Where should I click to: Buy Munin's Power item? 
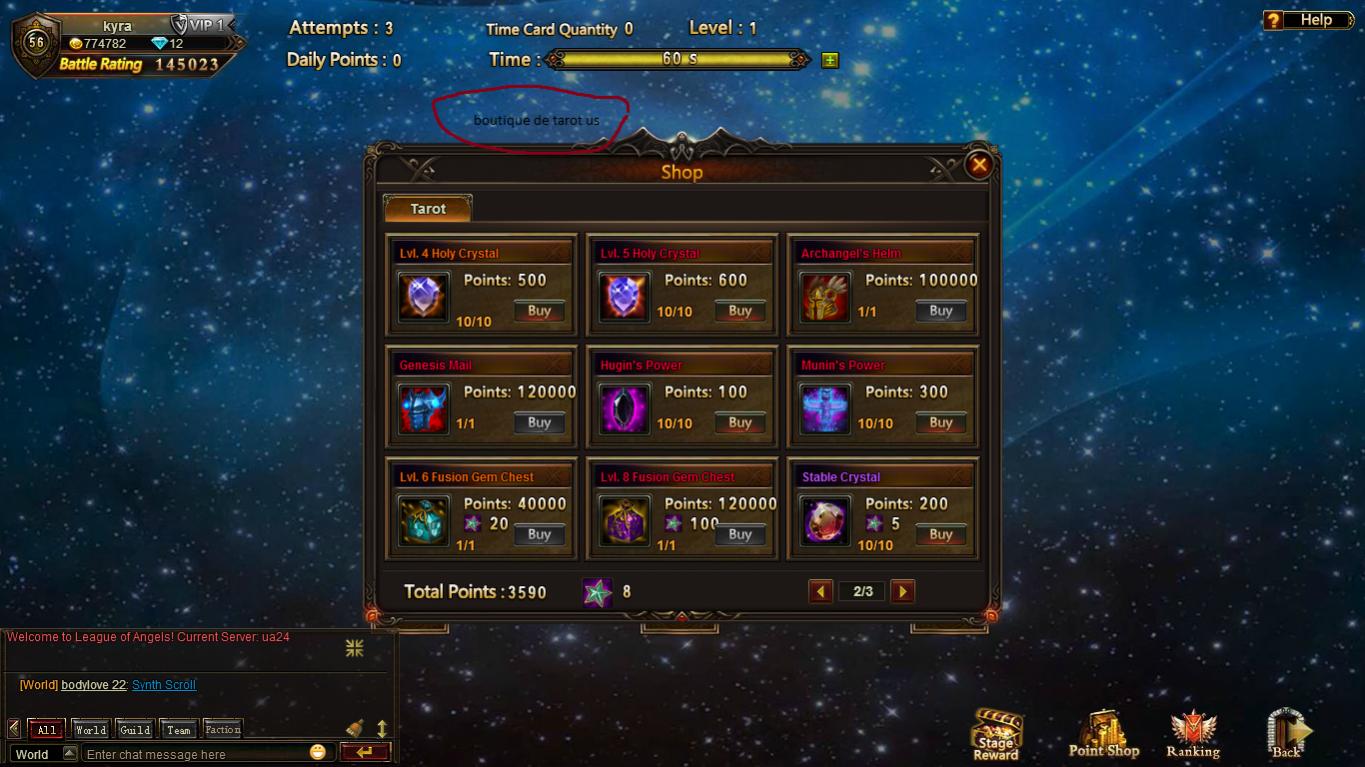pyautogui.click(x=940, y=423)
